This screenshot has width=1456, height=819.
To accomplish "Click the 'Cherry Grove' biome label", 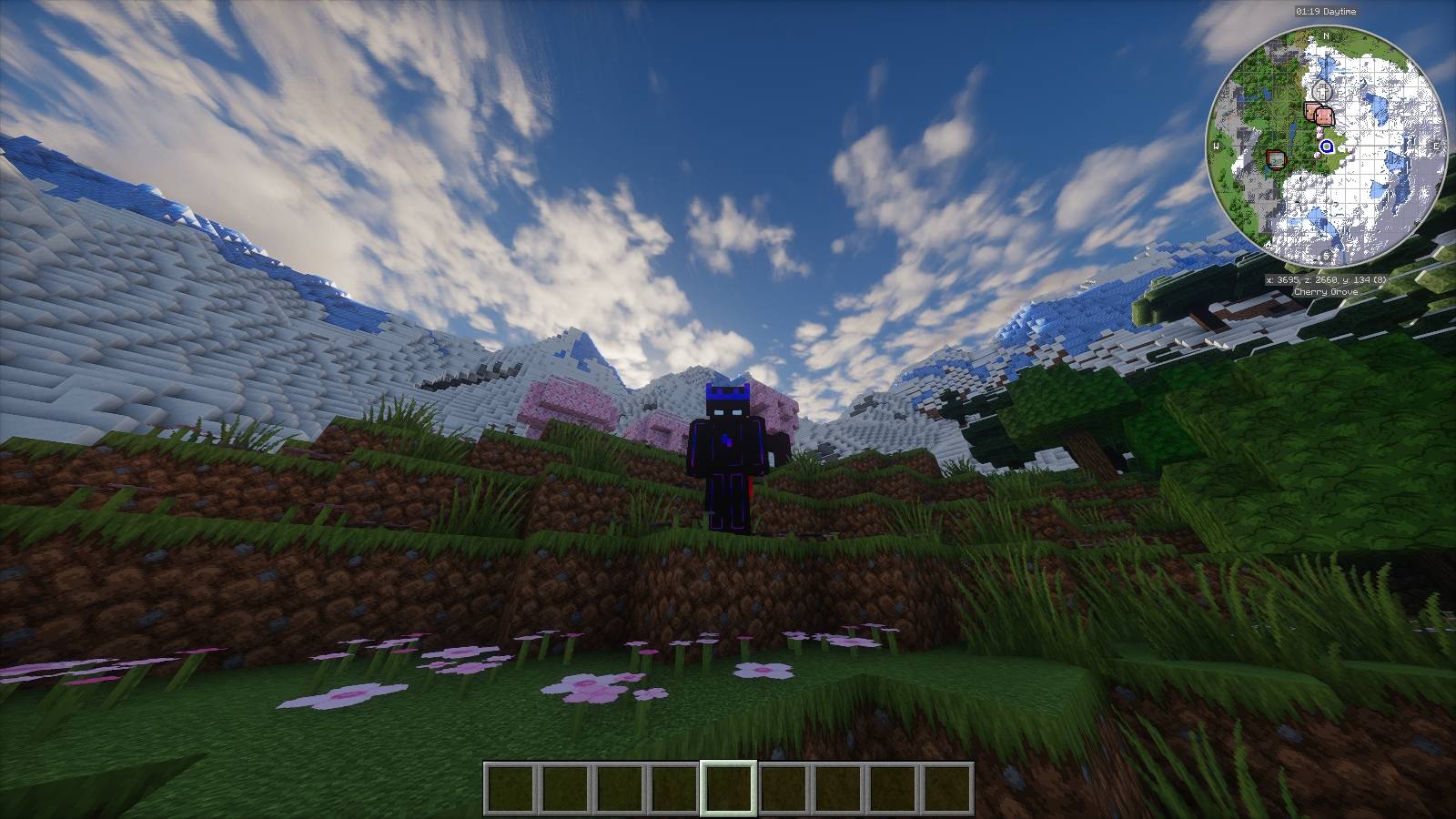I will pyautogui.click(x=1327, y=292).
